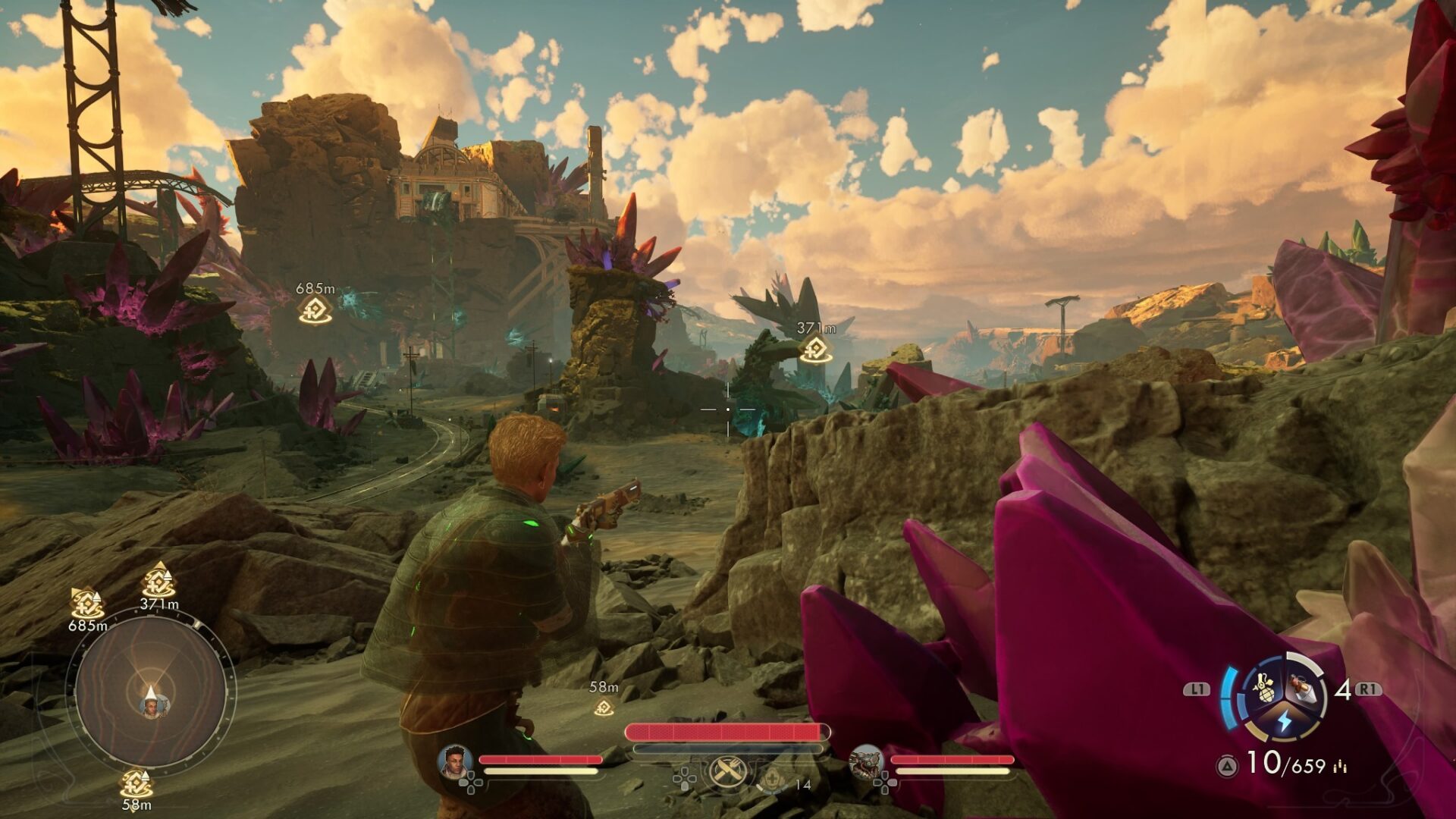
Task: Click the 685m objective waypoint near the cliff
Action: 315,309
